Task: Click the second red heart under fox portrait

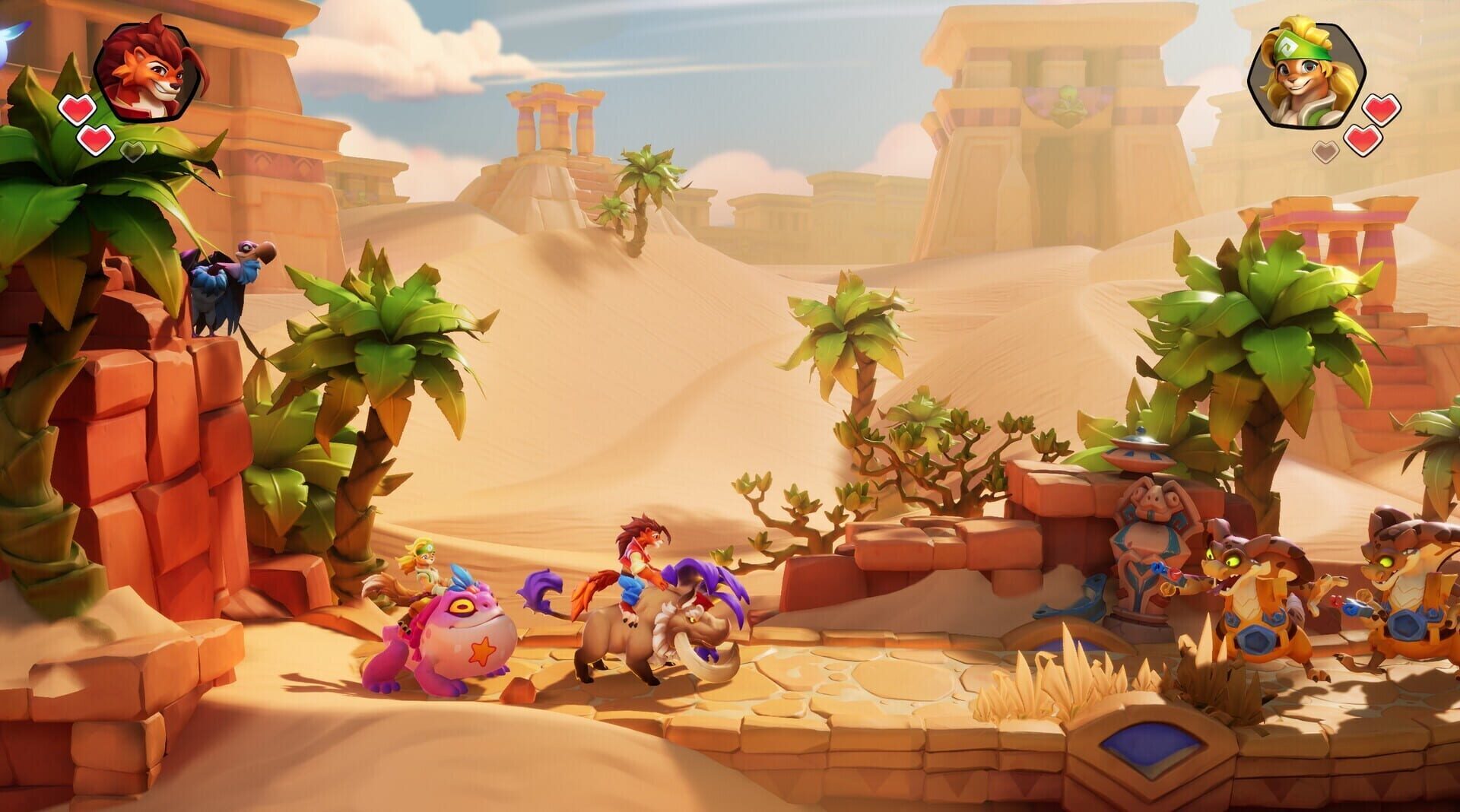Action: coord(96,141)
